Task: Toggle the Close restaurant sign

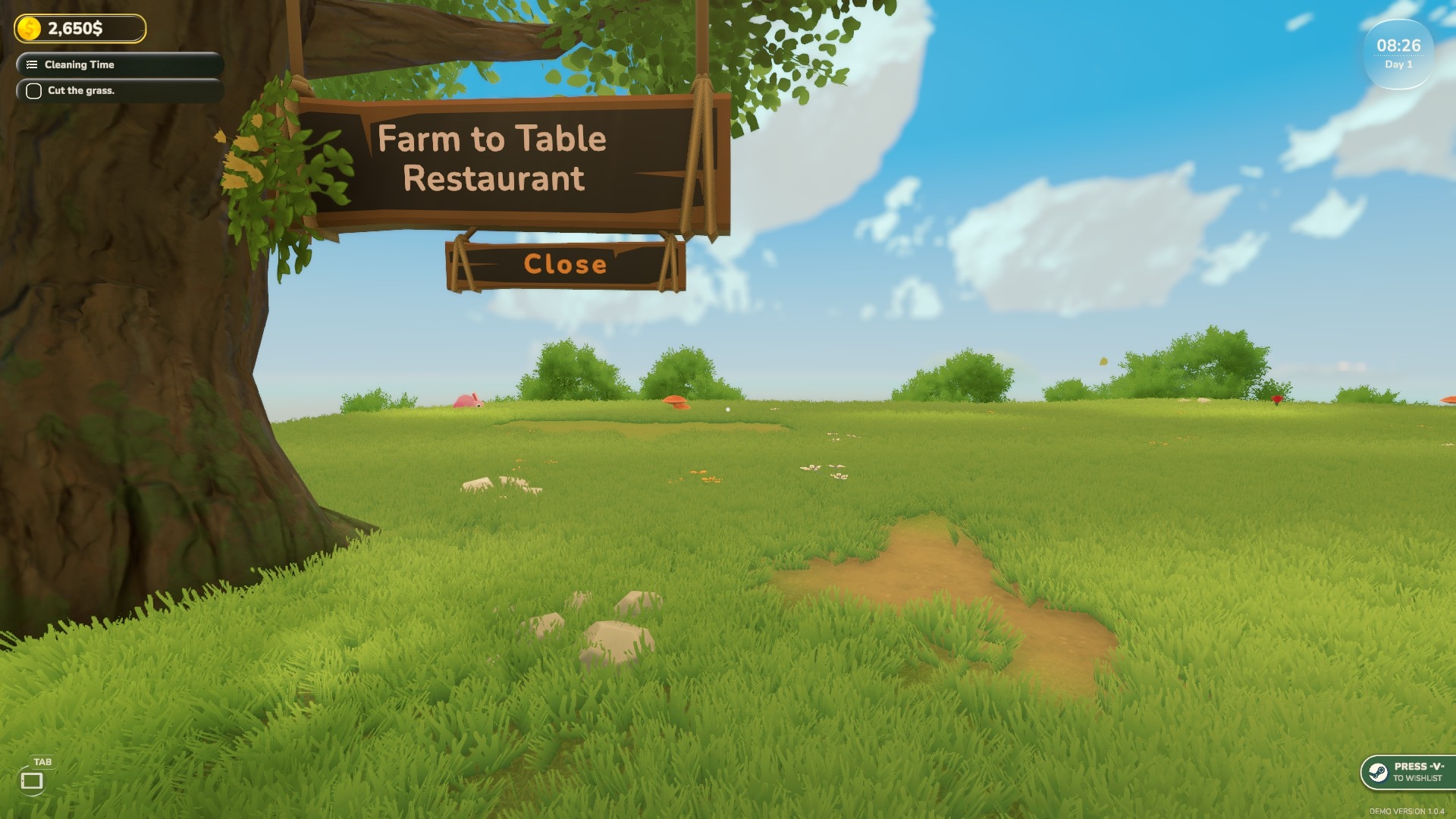Action: [x=565, y=264]
